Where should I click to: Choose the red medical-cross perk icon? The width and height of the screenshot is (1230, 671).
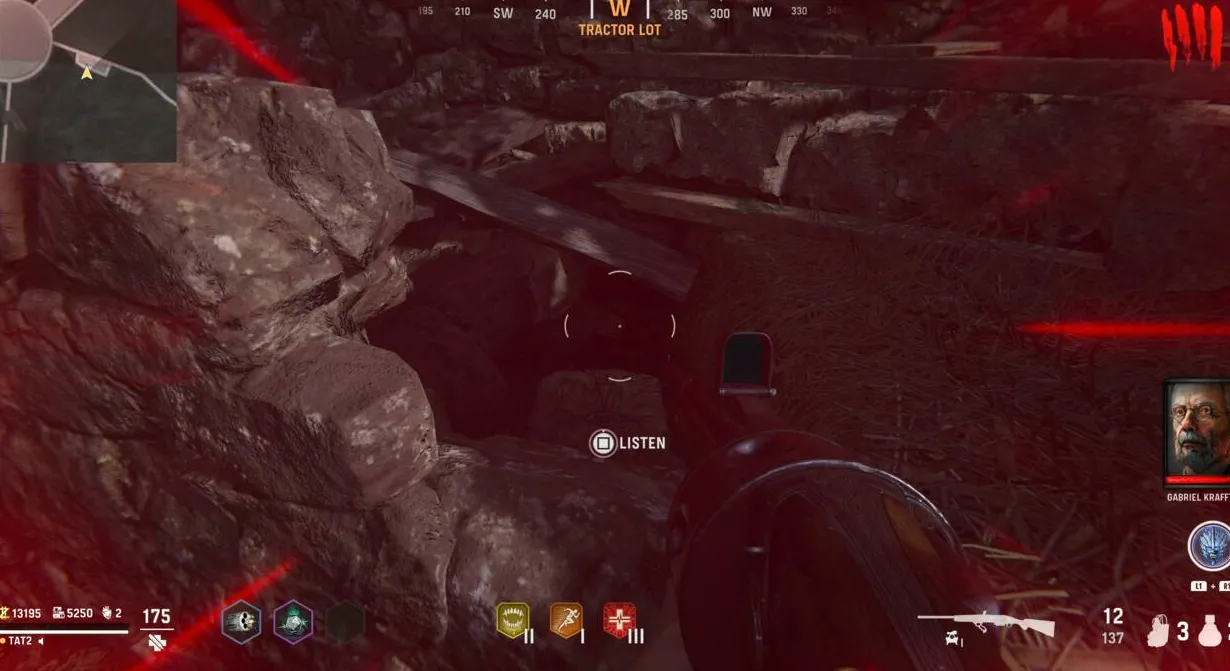[x=619, y=620]
